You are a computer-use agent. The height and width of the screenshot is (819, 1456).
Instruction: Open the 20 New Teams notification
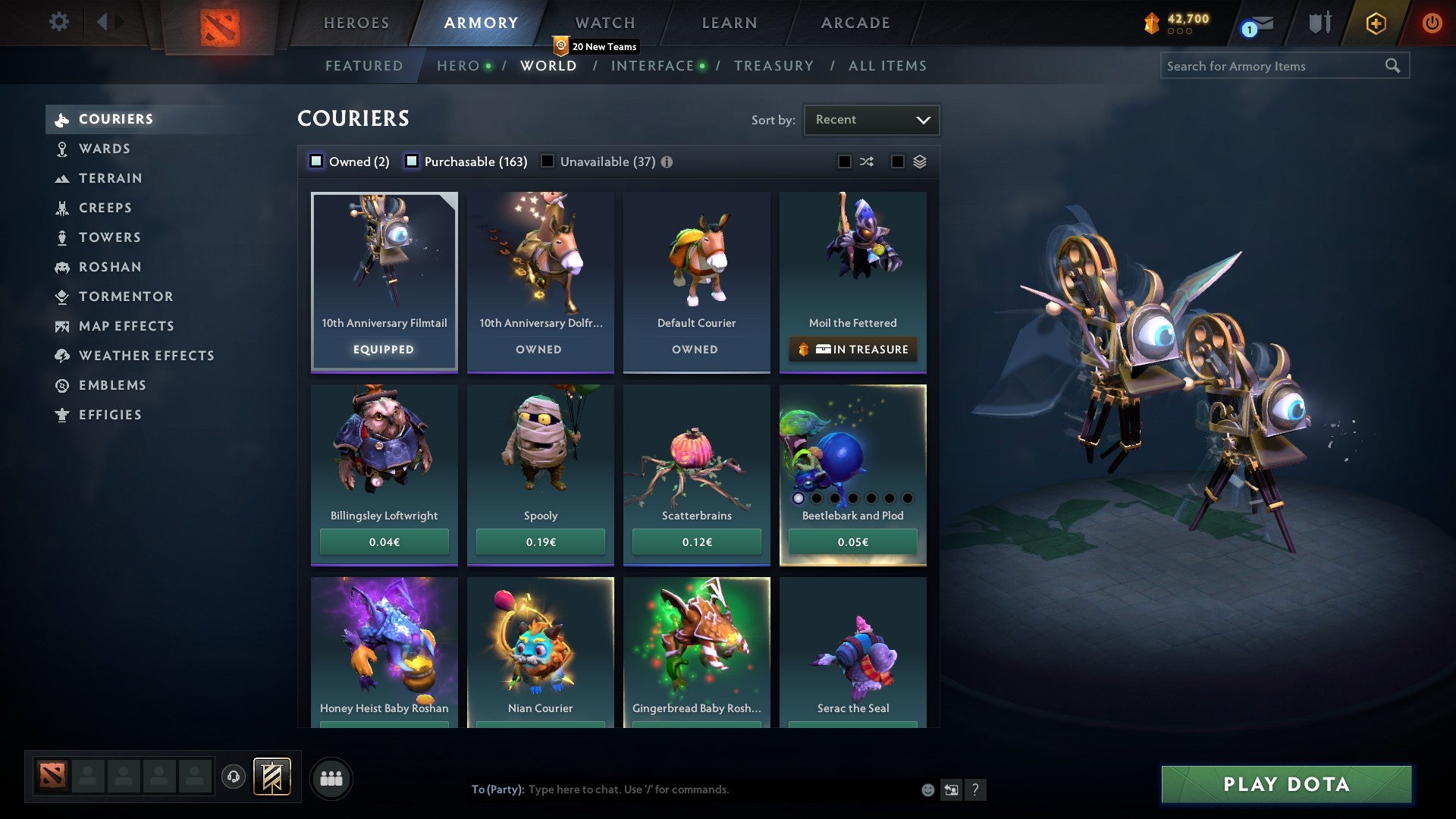point(597,46)
